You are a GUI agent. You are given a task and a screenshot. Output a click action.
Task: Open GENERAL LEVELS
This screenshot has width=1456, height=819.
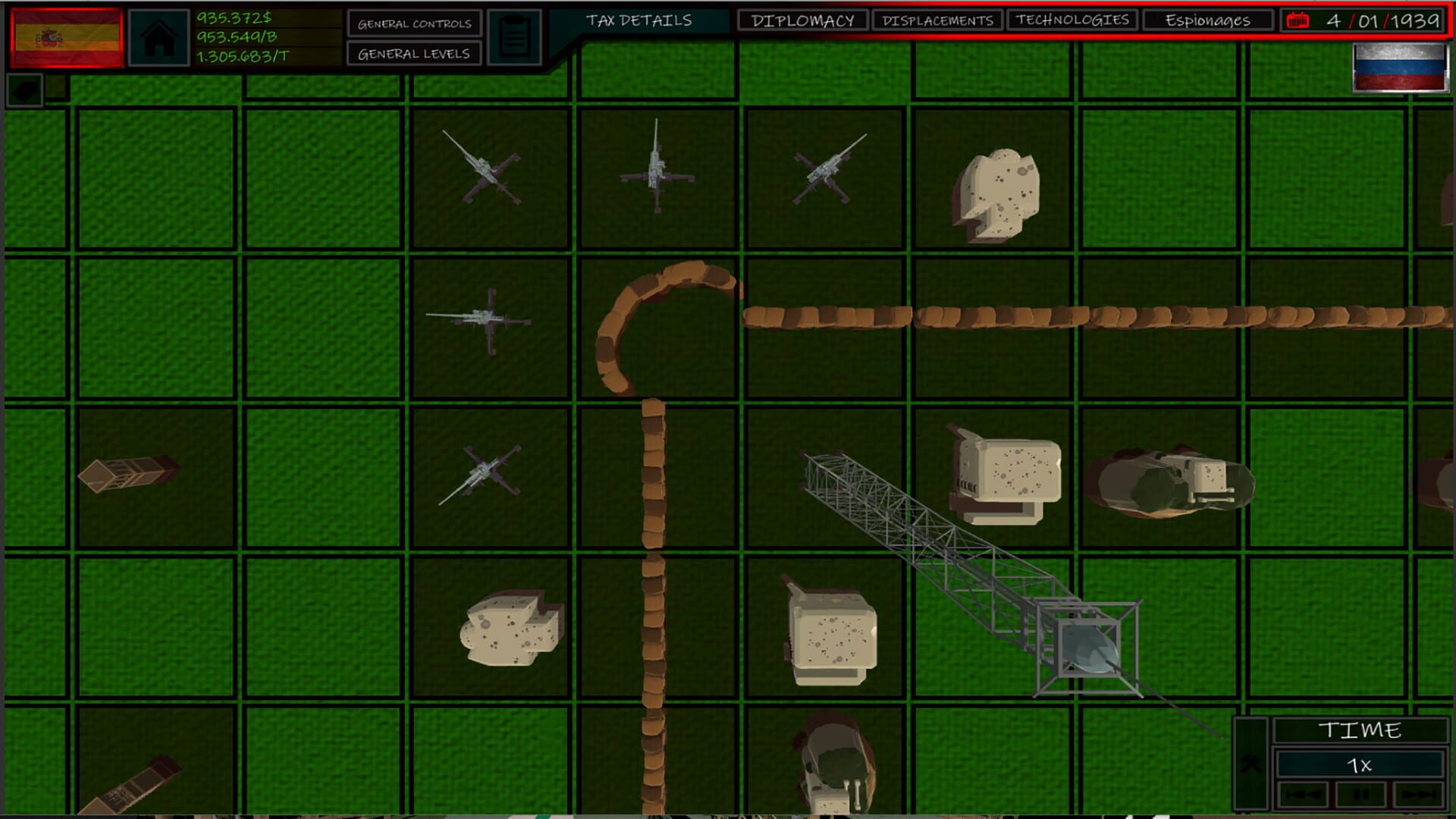pos(413,53)
